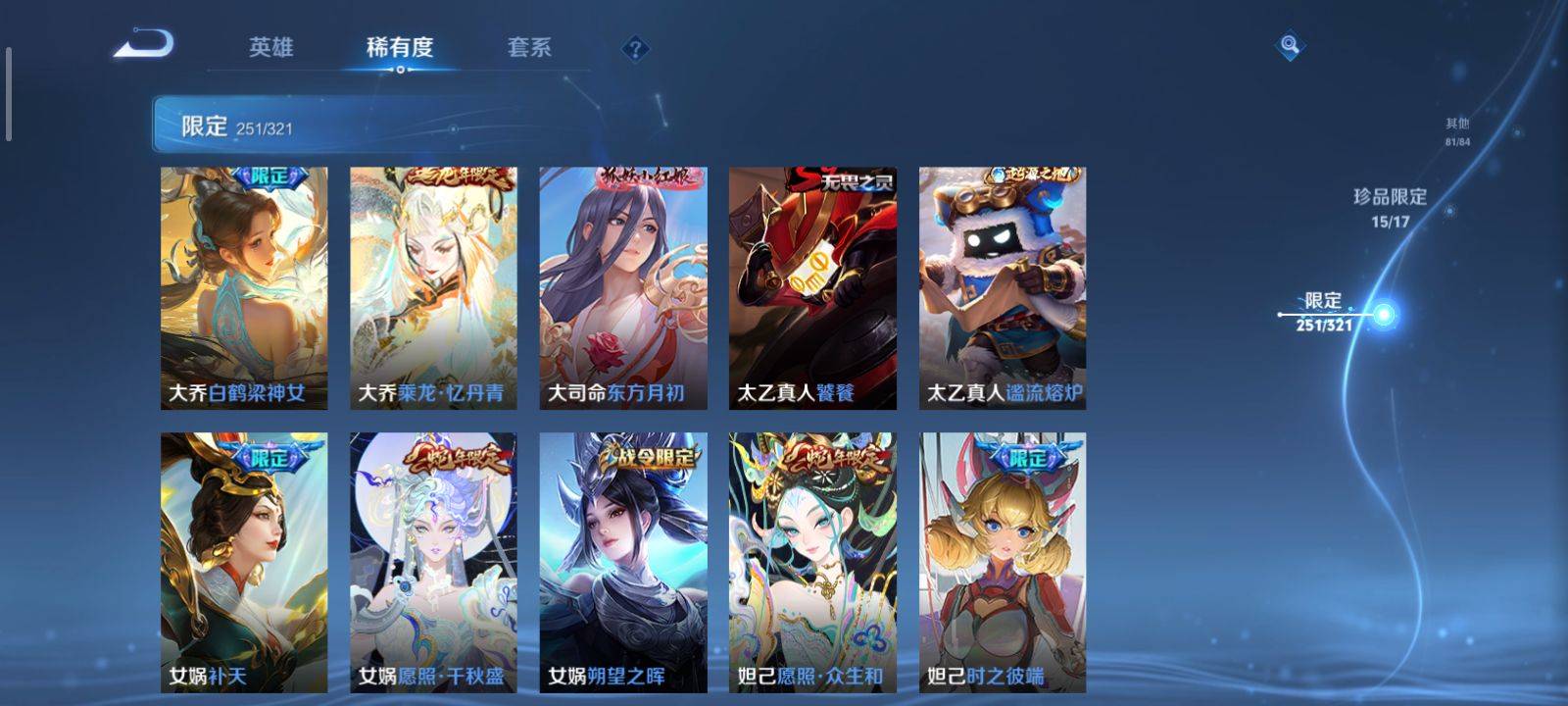Switch to the 英雄 tab
This screenshot has height=706, width=1568.
click(270, 47)
